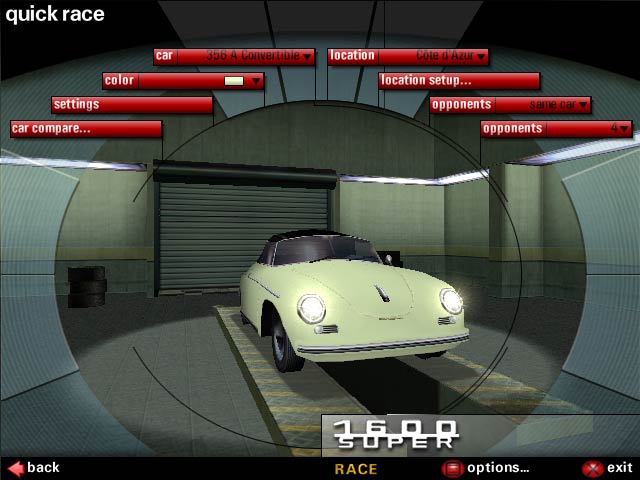The width and height of the screenshot is (640, 480).
Task: Choose a different race location
Action: pos(408,56)
